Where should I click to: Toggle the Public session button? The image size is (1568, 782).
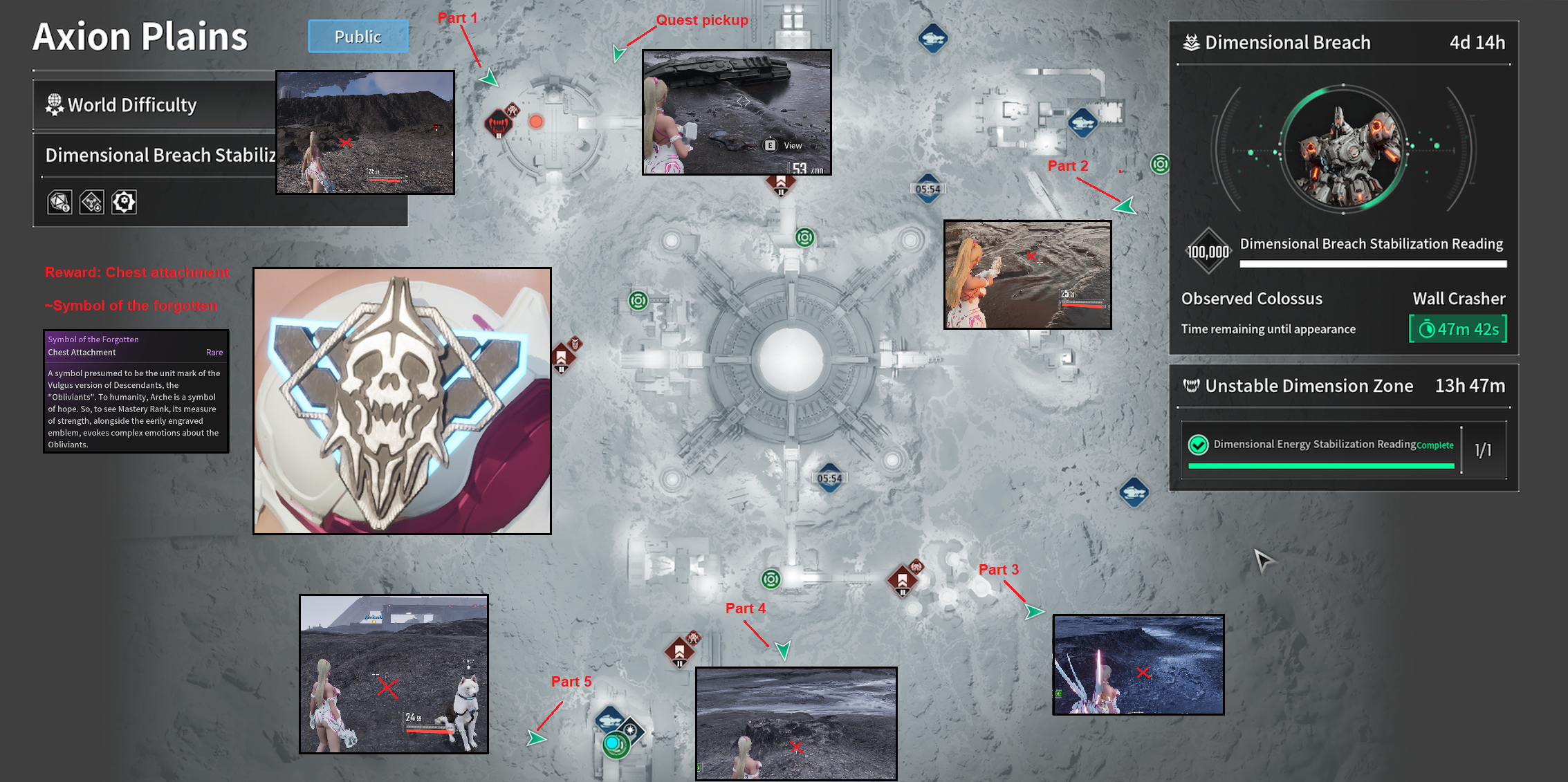tap(358, 37)
